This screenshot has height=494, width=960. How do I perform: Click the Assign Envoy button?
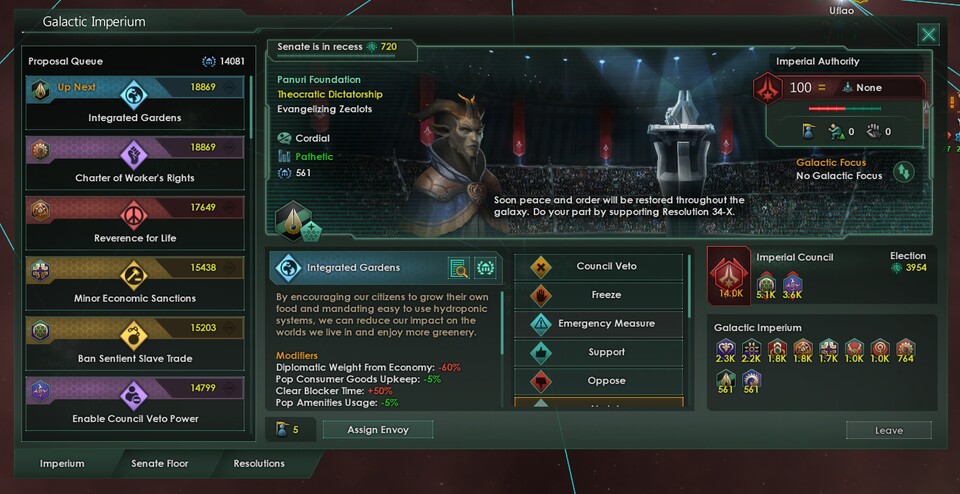pyautogui.click(x=378, y=429)
